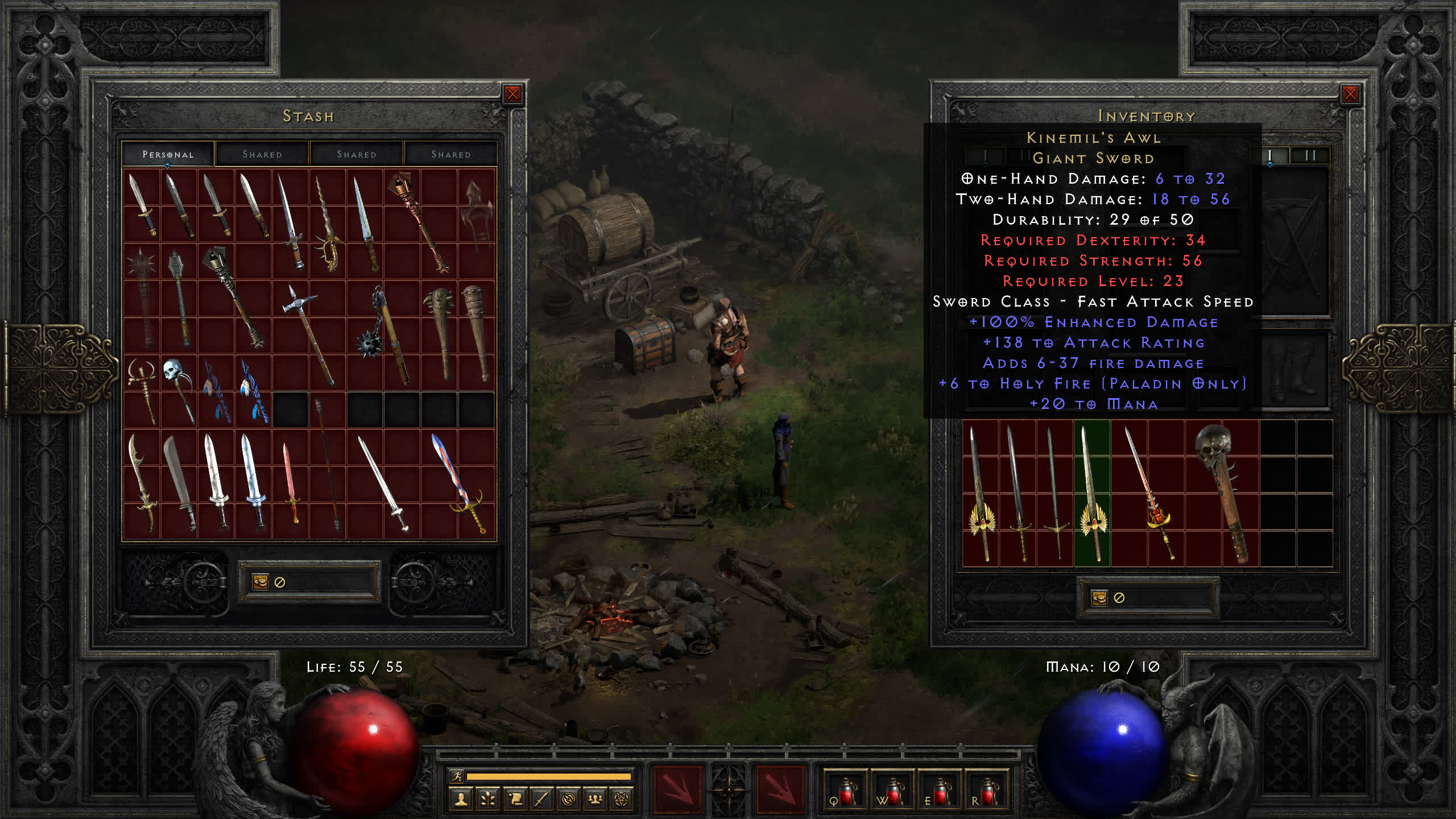Close the Inventory panel
Screen dimensions: 1456x819
point(1350,94)
